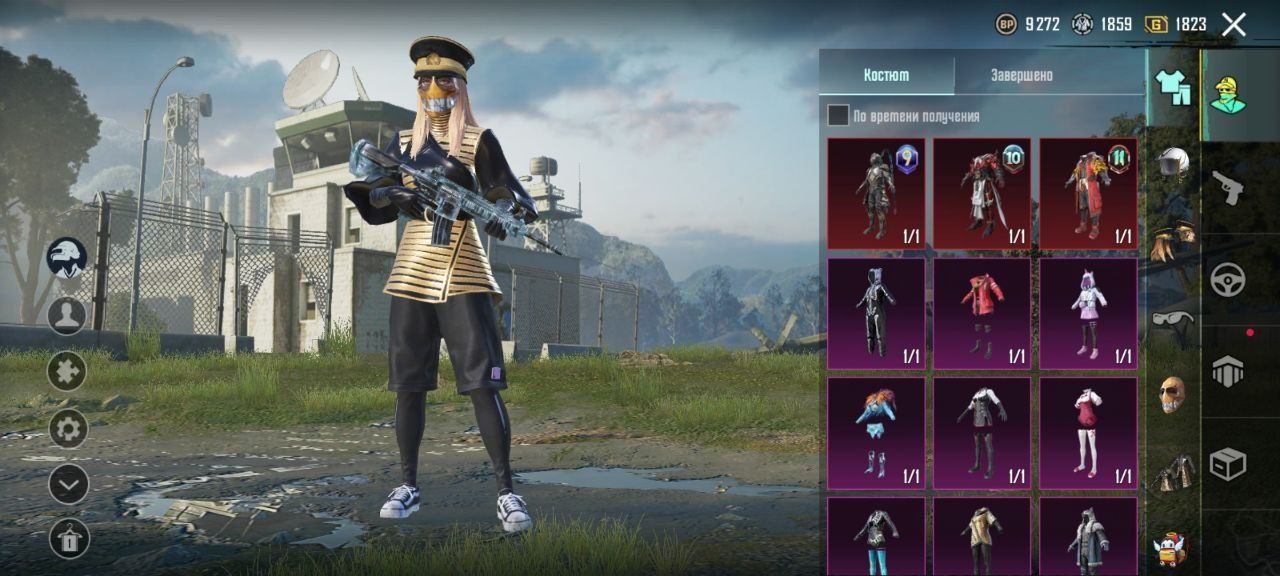Select the red jacket outfit tile

(x=982, y=313)
